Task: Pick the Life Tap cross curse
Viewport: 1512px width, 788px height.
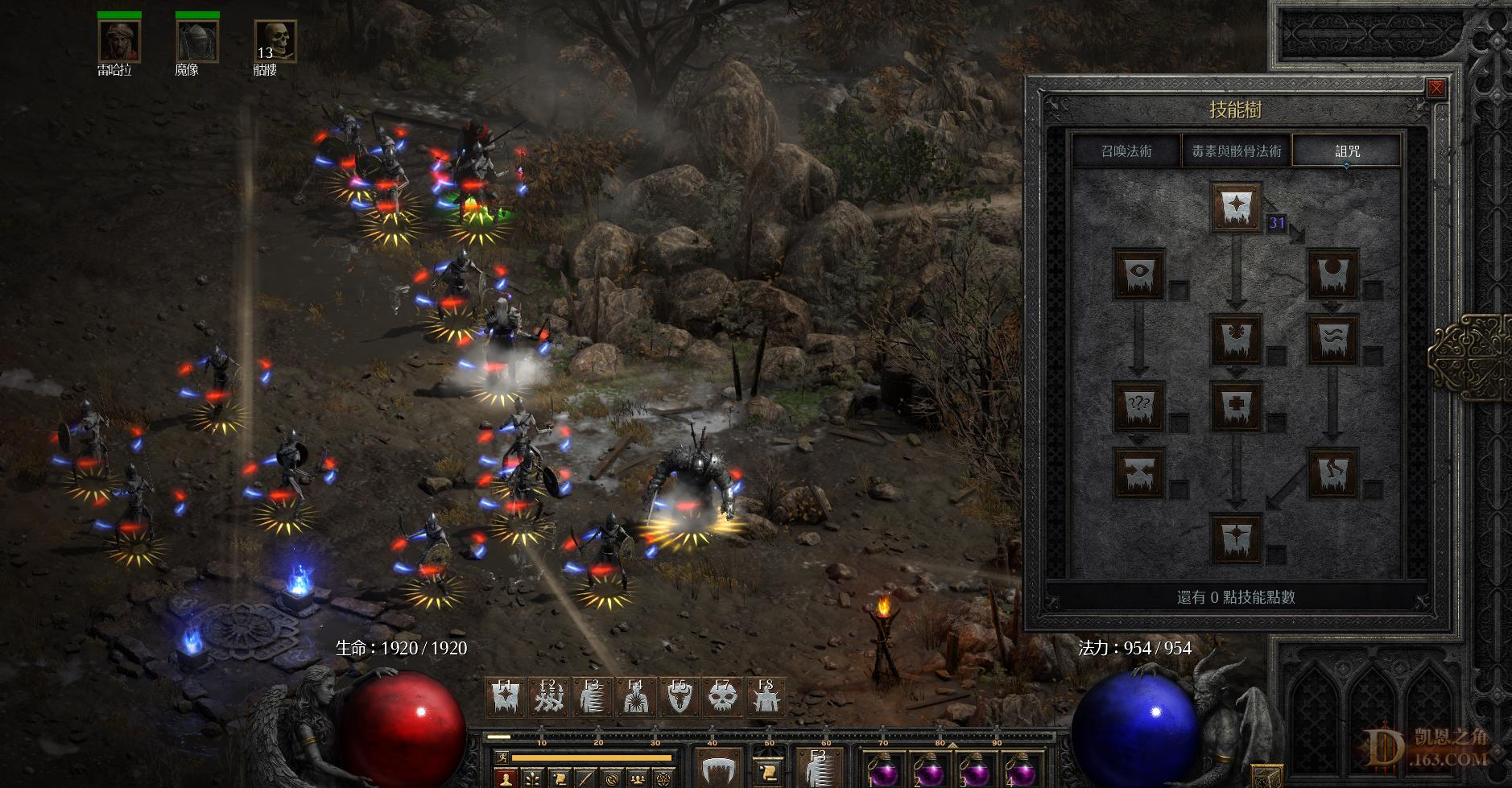Action: click(1236, 406)
